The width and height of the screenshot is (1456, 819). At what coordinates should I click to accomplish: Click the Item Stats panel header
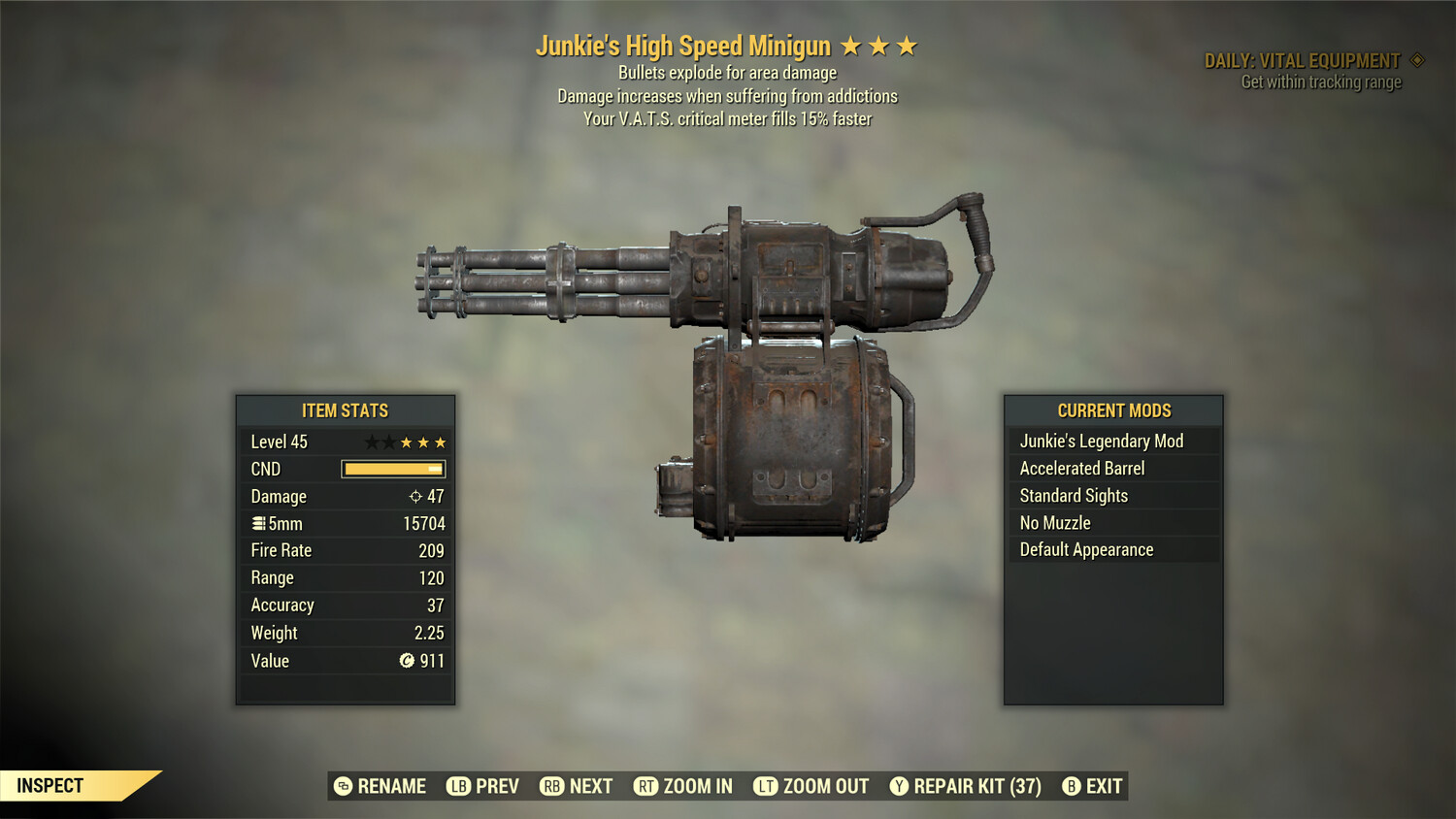pyautogui.click(x=346, y=410)
